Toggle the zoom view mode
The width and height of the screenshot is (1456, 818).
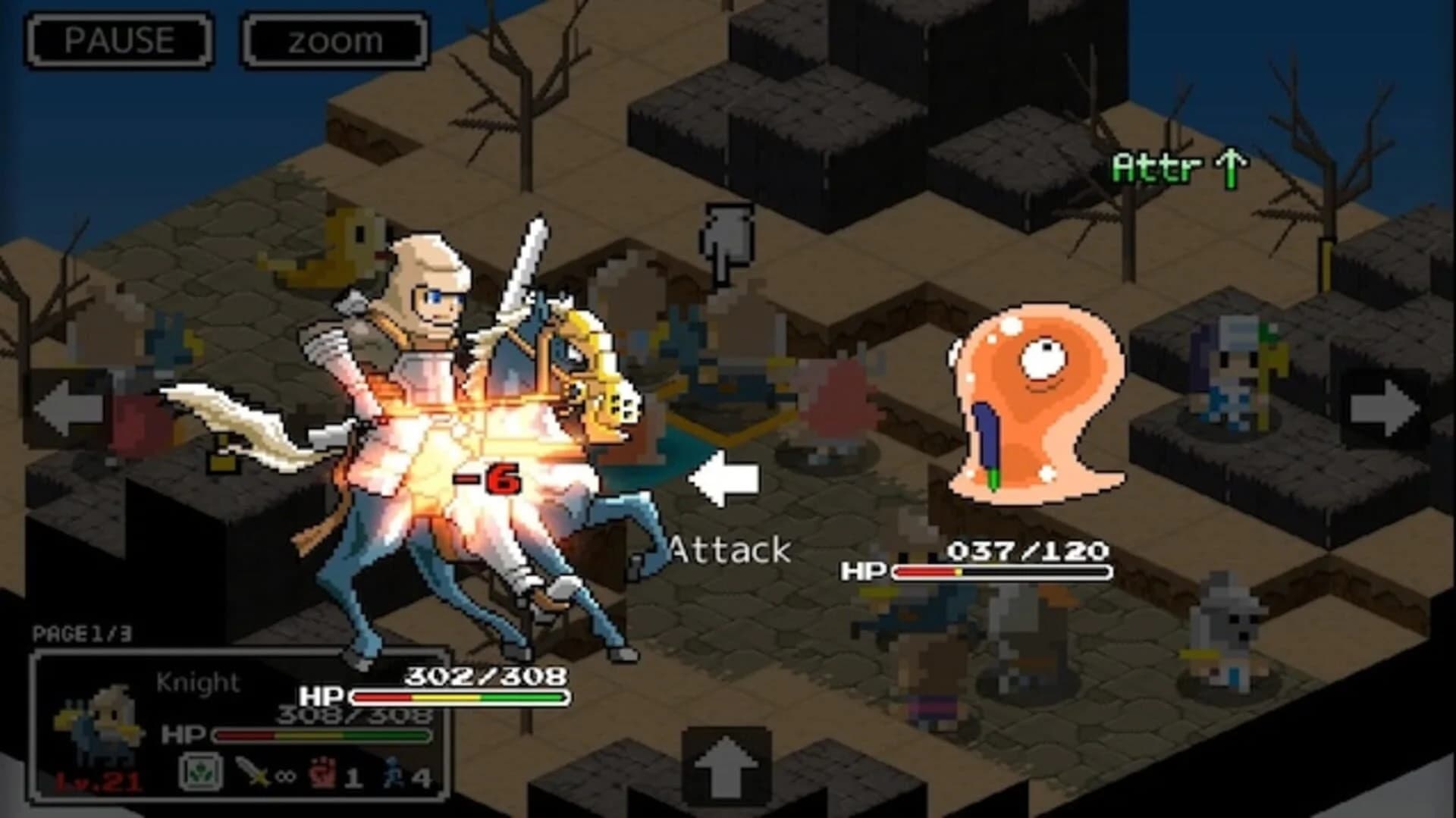334,39
